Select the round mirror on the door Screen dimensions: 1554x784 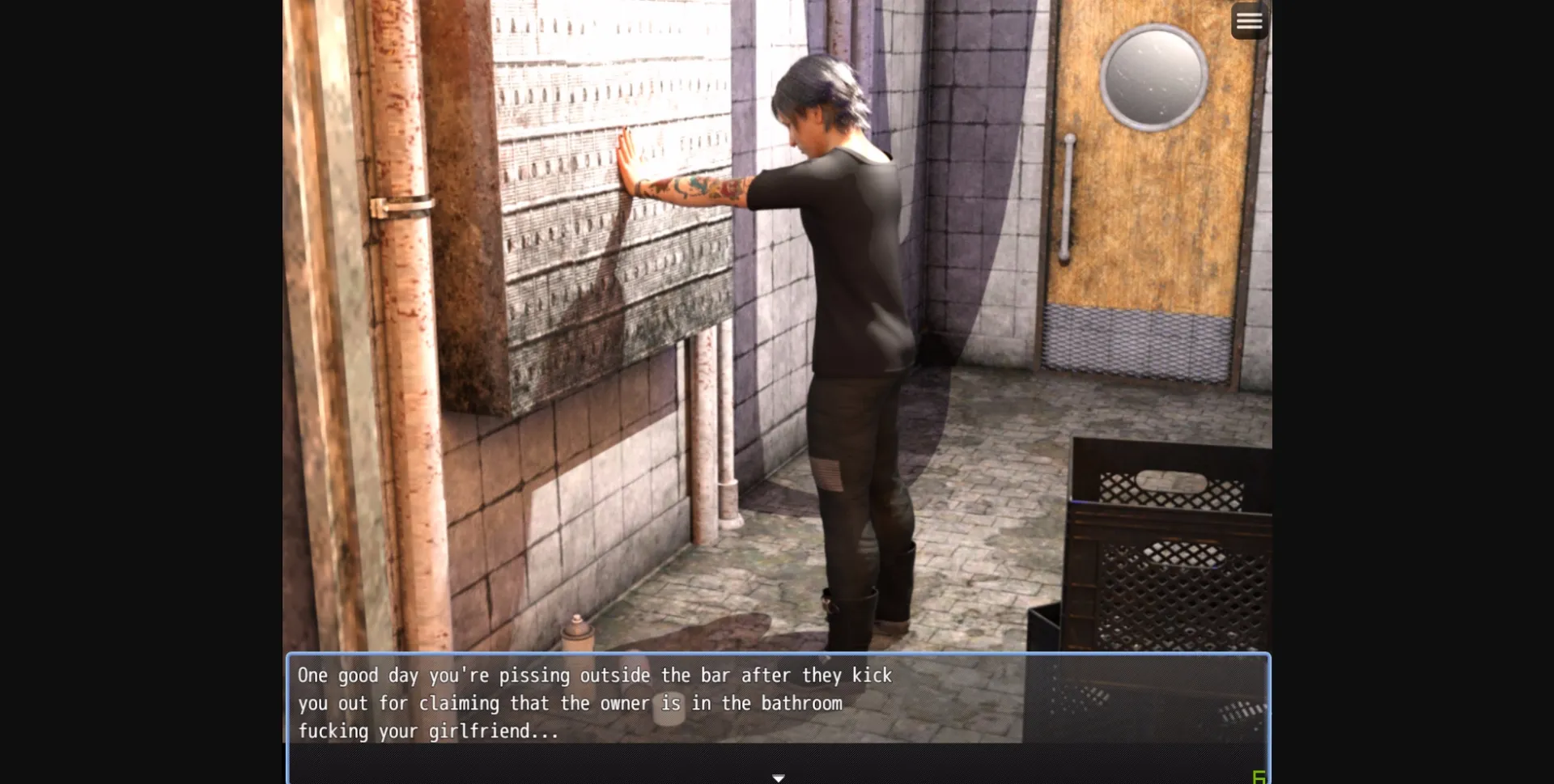click(x=1153, y=77)
